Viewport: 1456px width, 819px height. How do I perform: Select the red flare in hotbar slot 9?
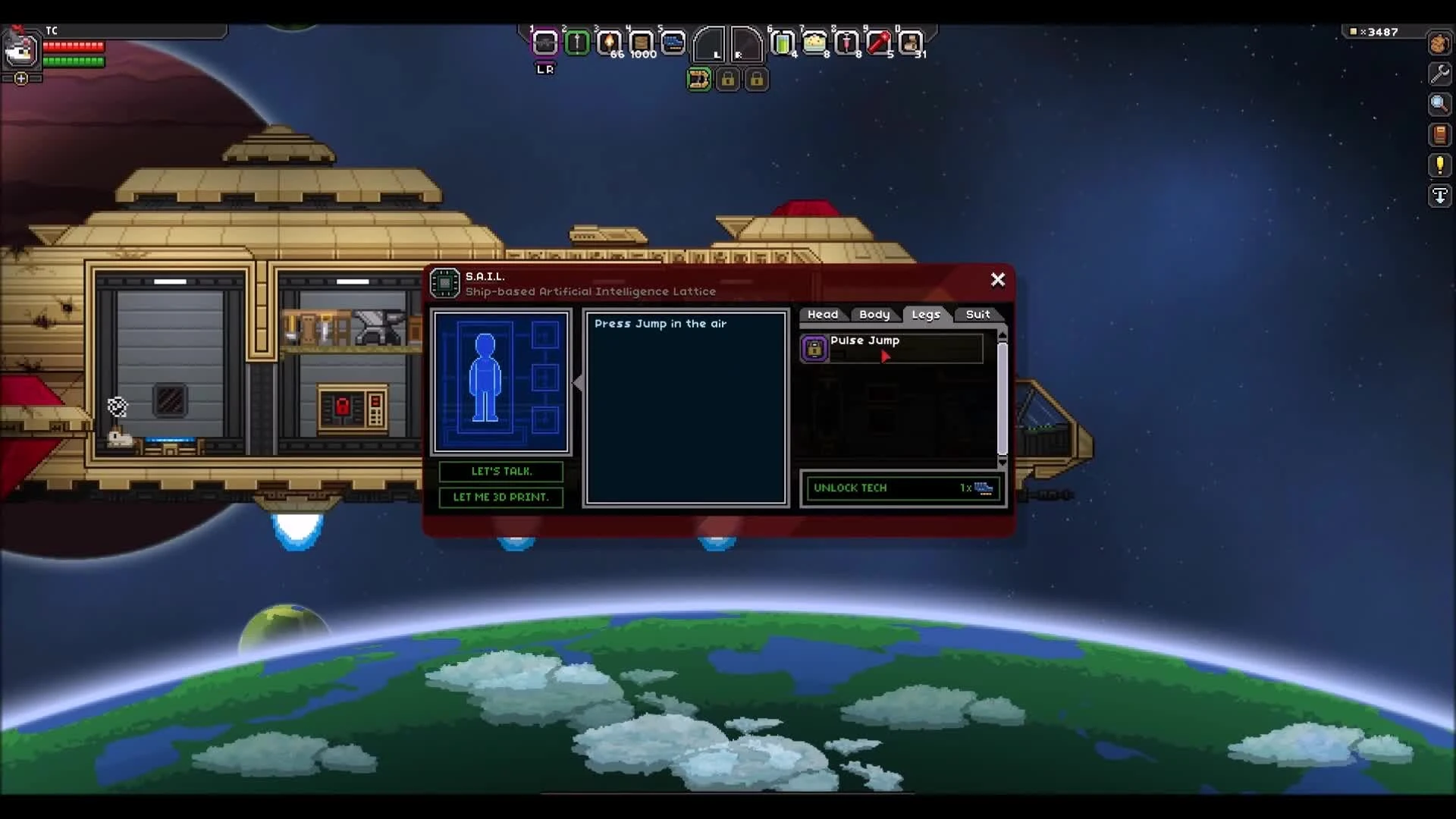tap(880, 43)
